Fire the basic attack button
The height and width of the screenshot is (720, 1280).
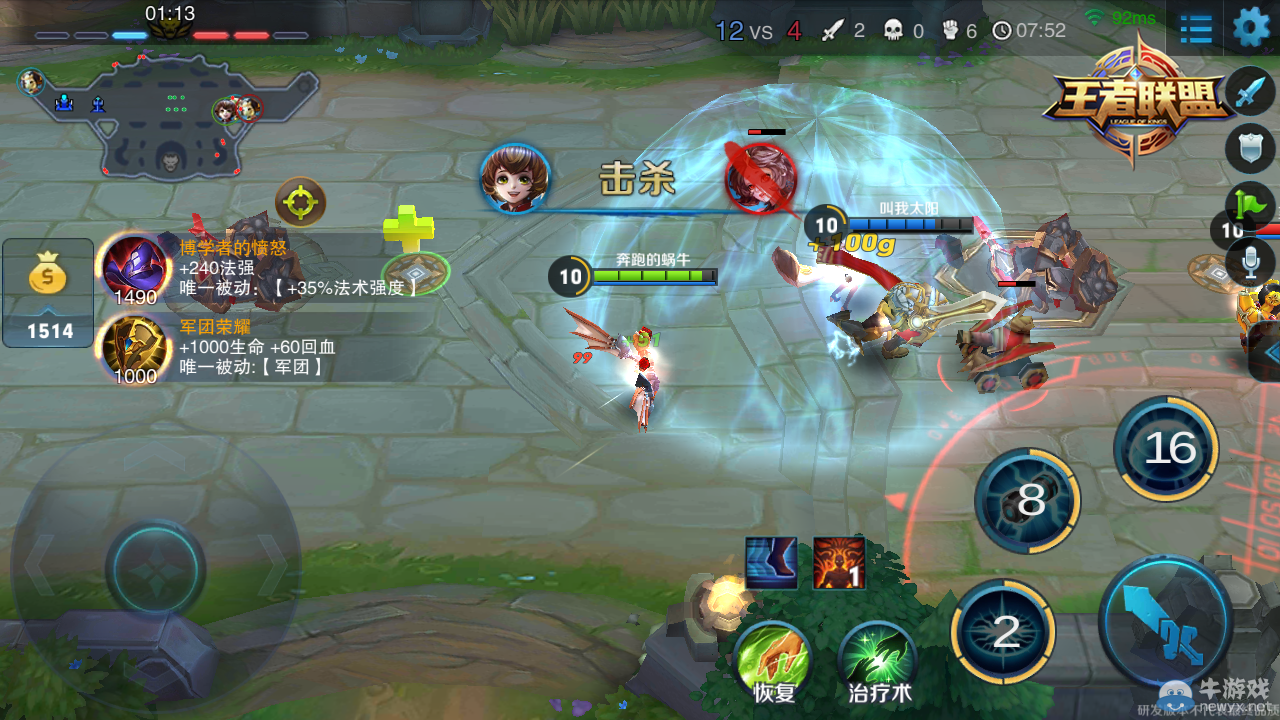coord(1165,619)
